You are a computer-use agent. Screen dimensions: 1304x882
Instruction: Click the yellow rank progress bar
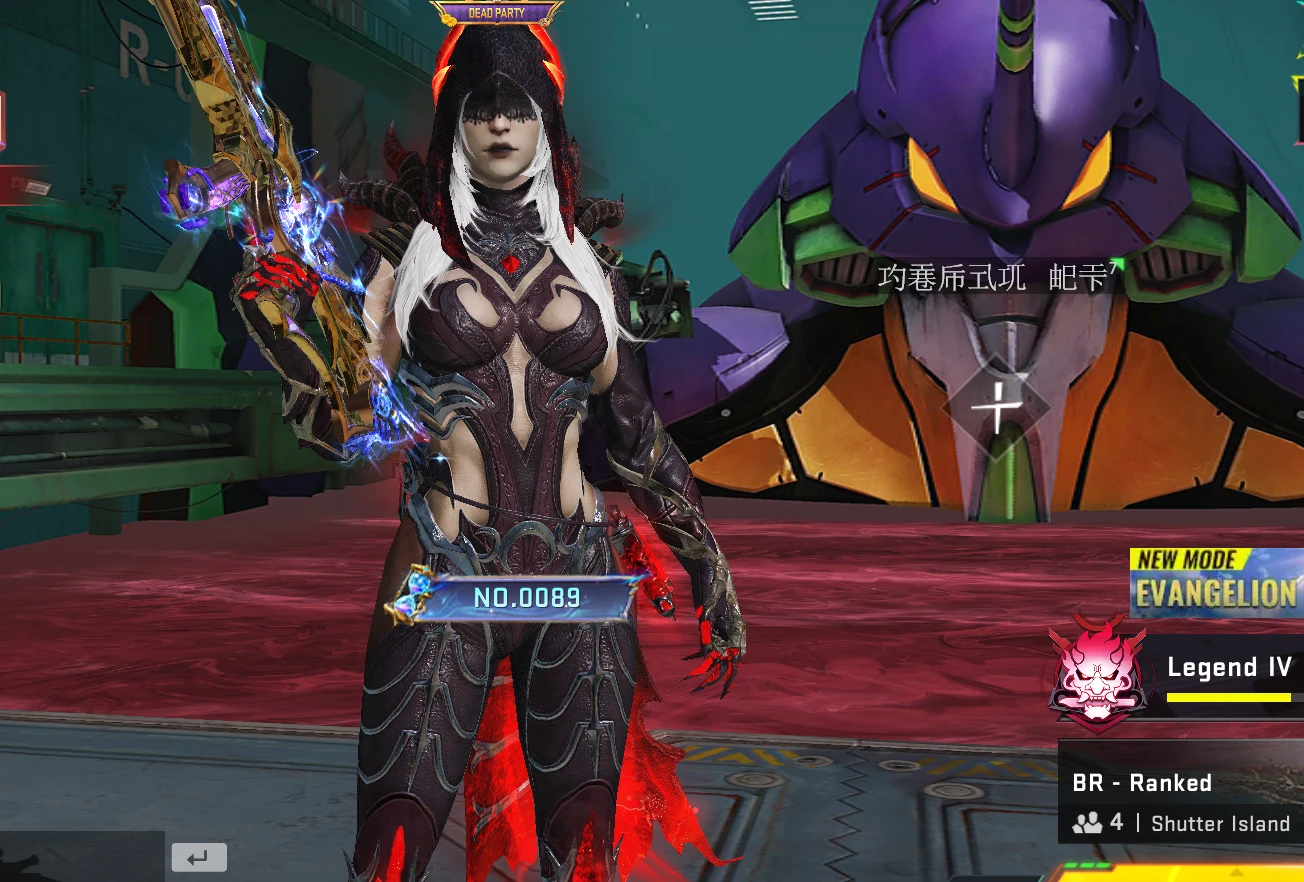[1229, 695]
